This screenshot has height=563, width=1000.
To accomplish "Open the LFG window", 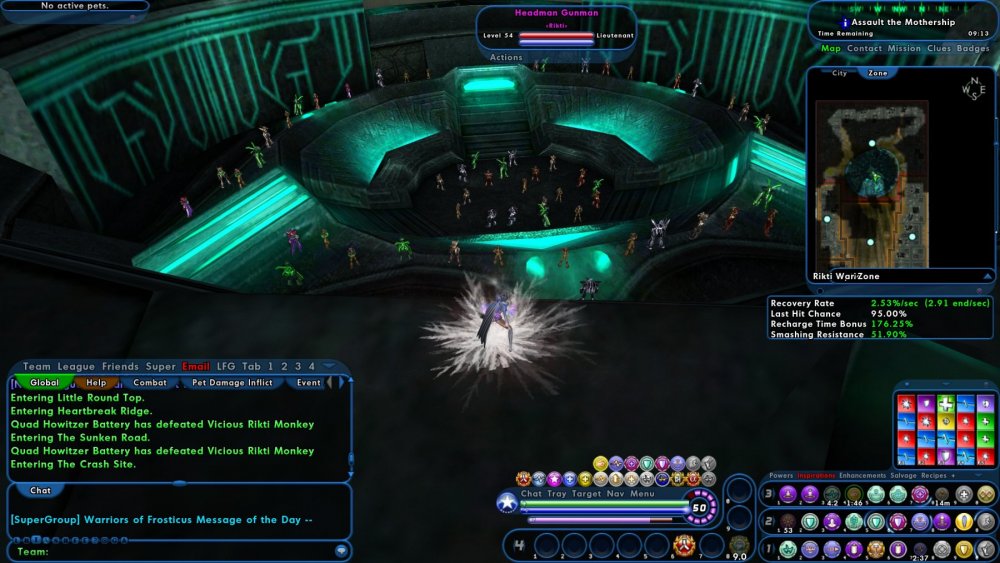I will point(226,367).
